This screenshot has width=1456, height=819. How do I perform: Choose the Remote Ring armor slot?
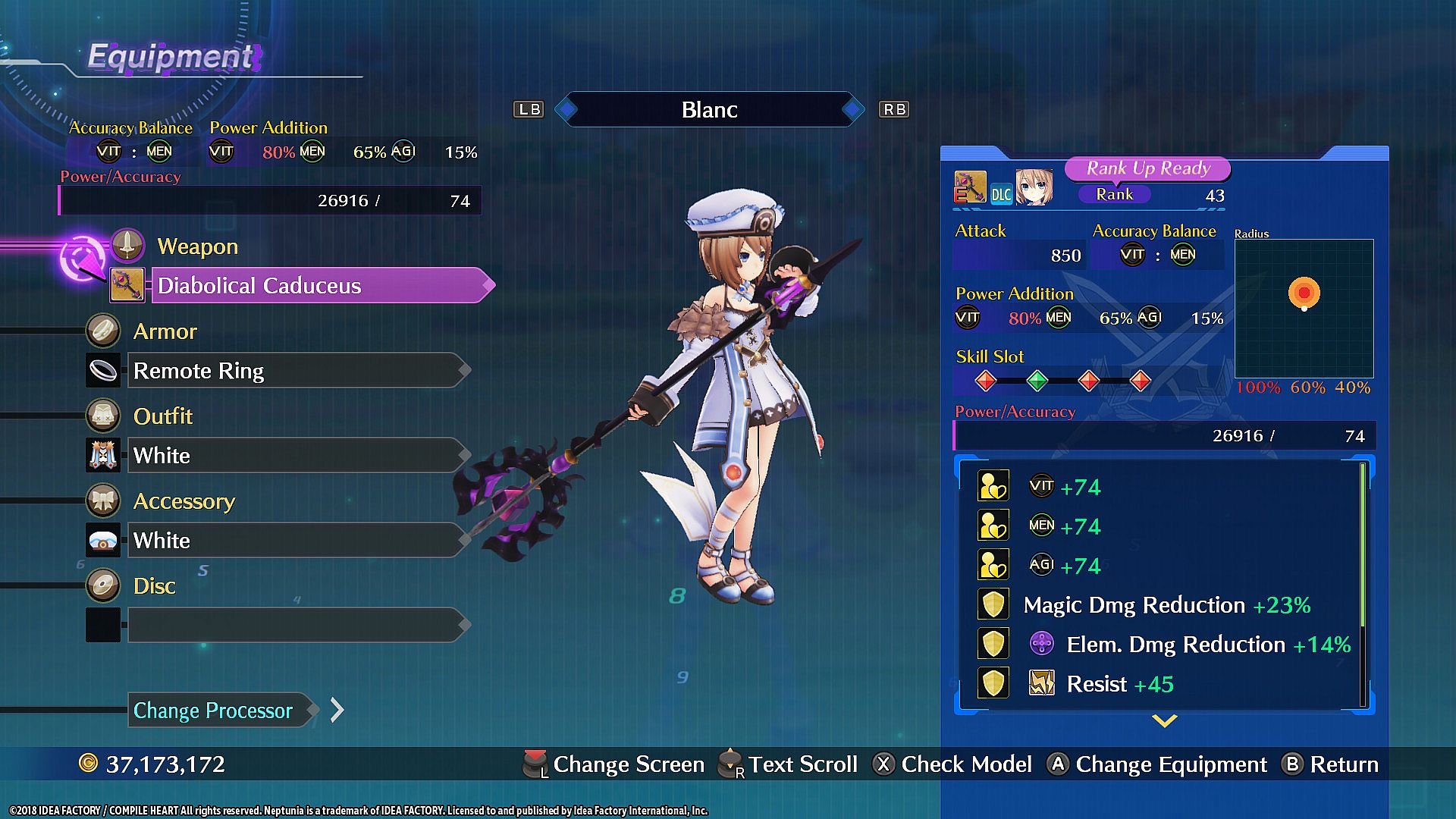pyautogui.click(x=296, y=371)
